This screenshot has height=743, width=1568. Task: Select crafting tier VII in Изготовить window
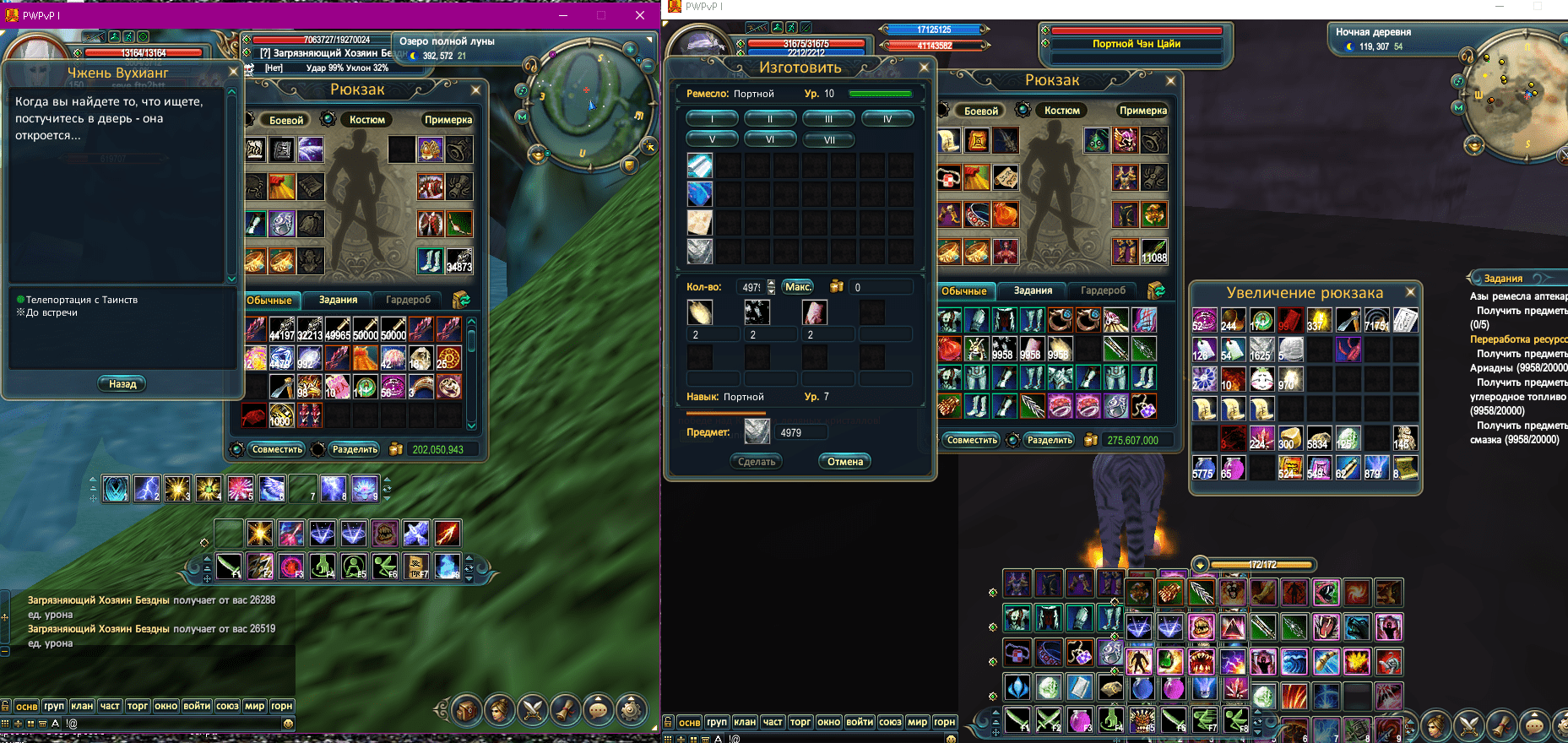click(829, 139)
